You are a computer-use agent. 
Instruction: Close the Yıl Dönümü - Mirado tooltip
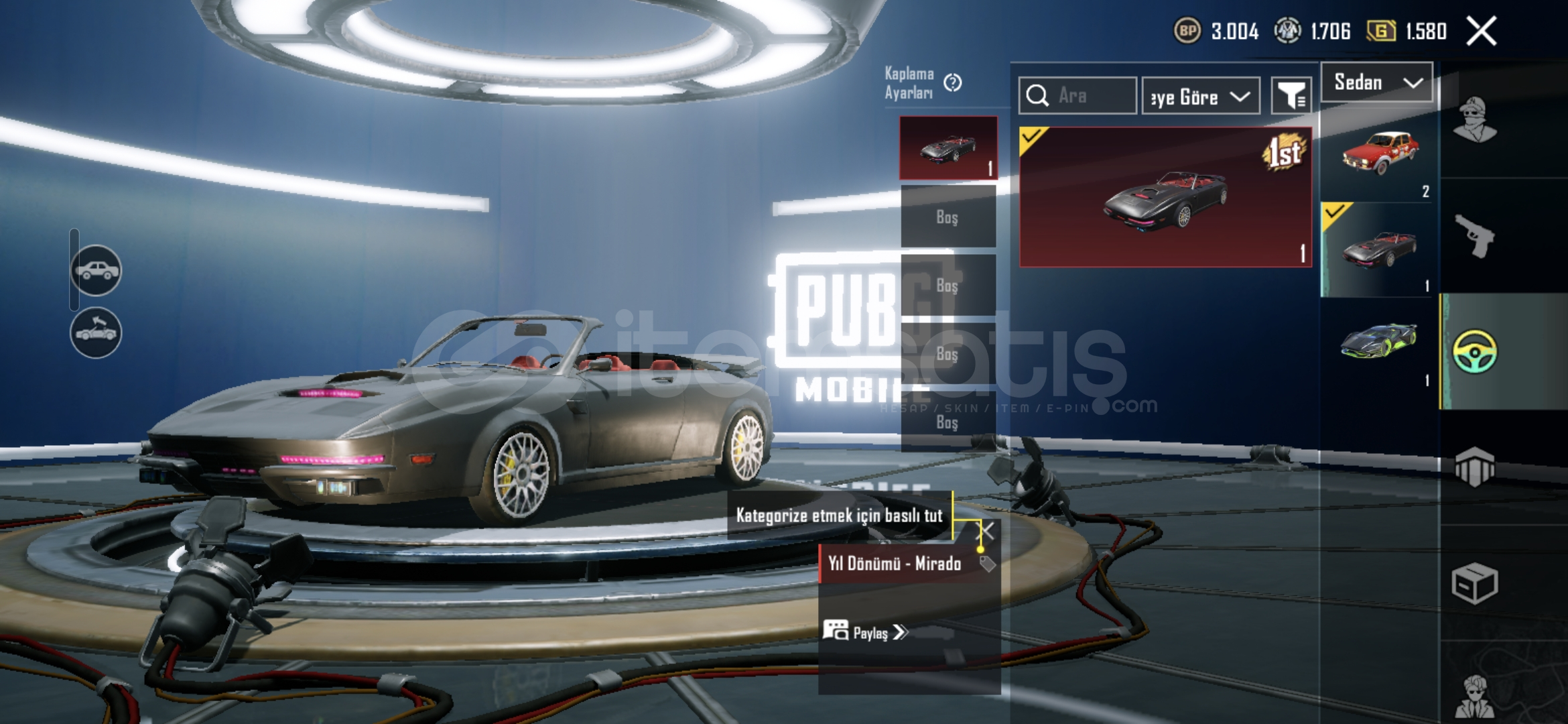pos(988,532)
